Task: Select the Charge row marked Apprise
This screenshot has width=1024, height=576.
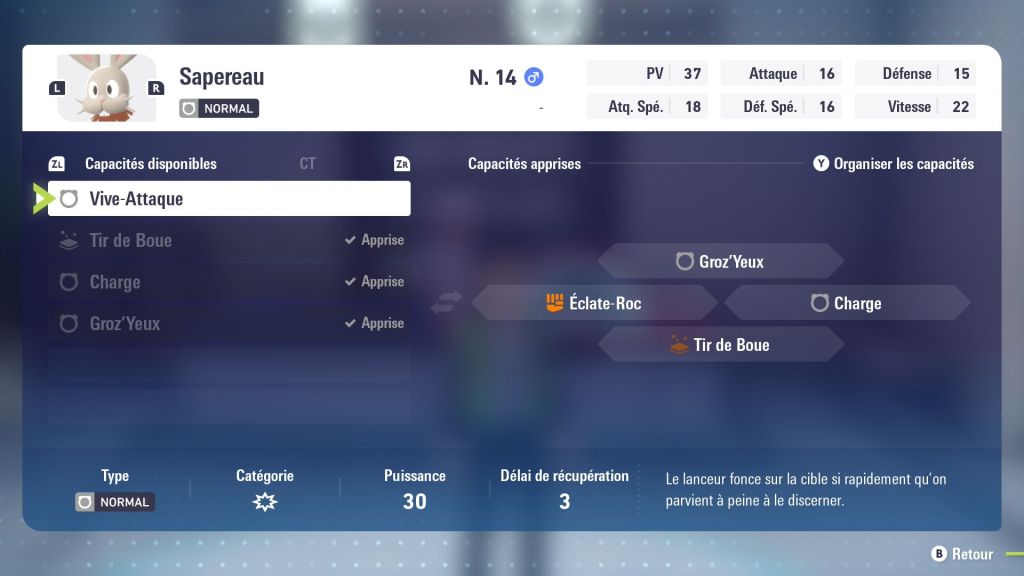Action: tap(228, 282)
